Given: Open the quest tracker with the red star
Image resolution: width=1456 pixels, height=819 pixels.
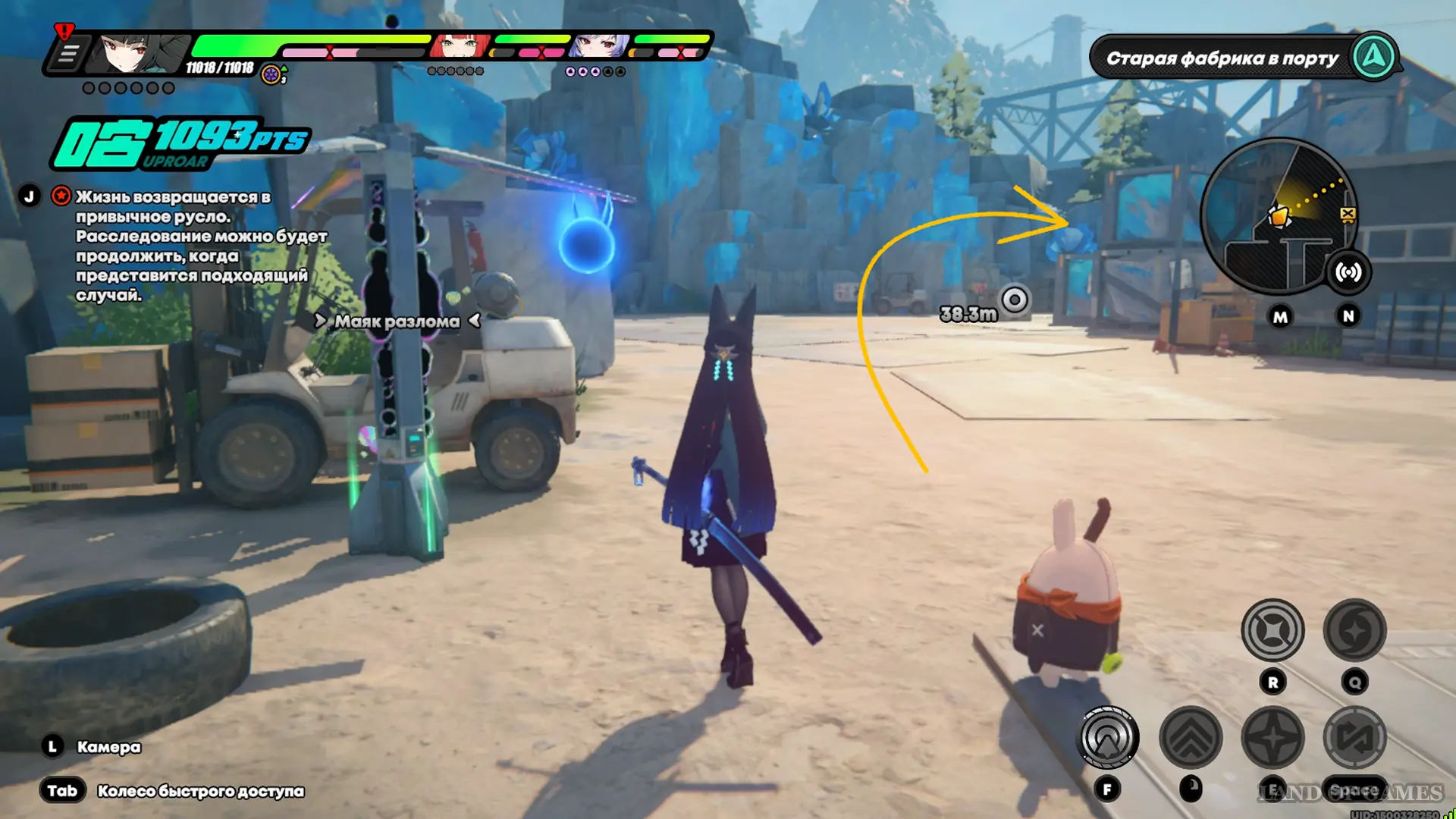Looking at the screenshot, I should pyautogui.click(x=61, y=196).
